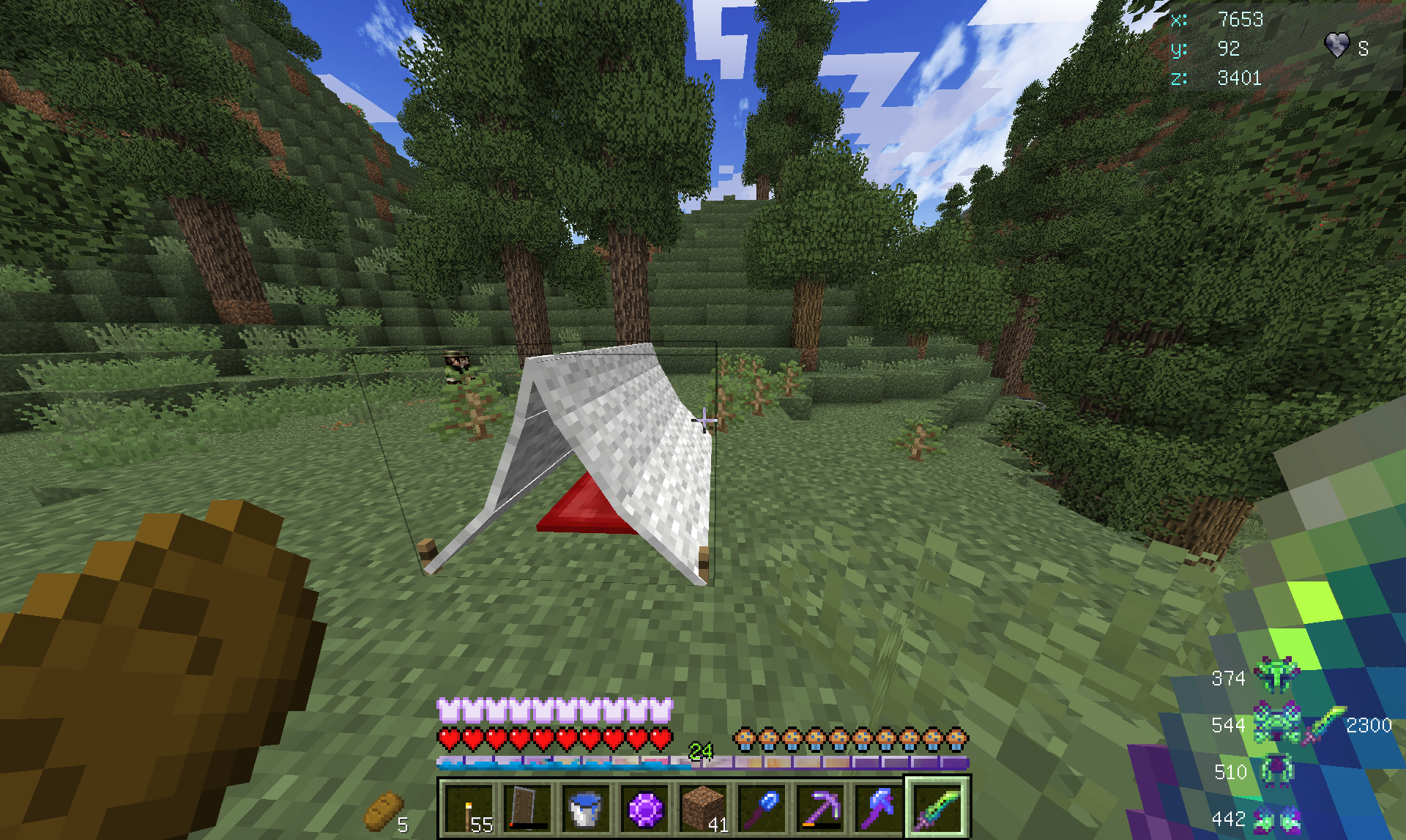Screen dimensions: 1406x840
Task: Click the bread stack in the off-hand slot
Action: point(384,811)
